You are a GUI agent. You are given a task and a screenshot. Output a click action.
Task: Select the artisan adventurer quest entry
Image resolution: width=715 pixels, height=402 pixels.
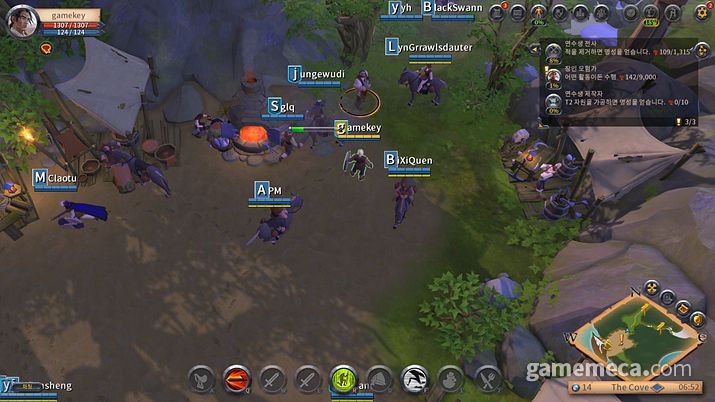click(x=552, y=74)
